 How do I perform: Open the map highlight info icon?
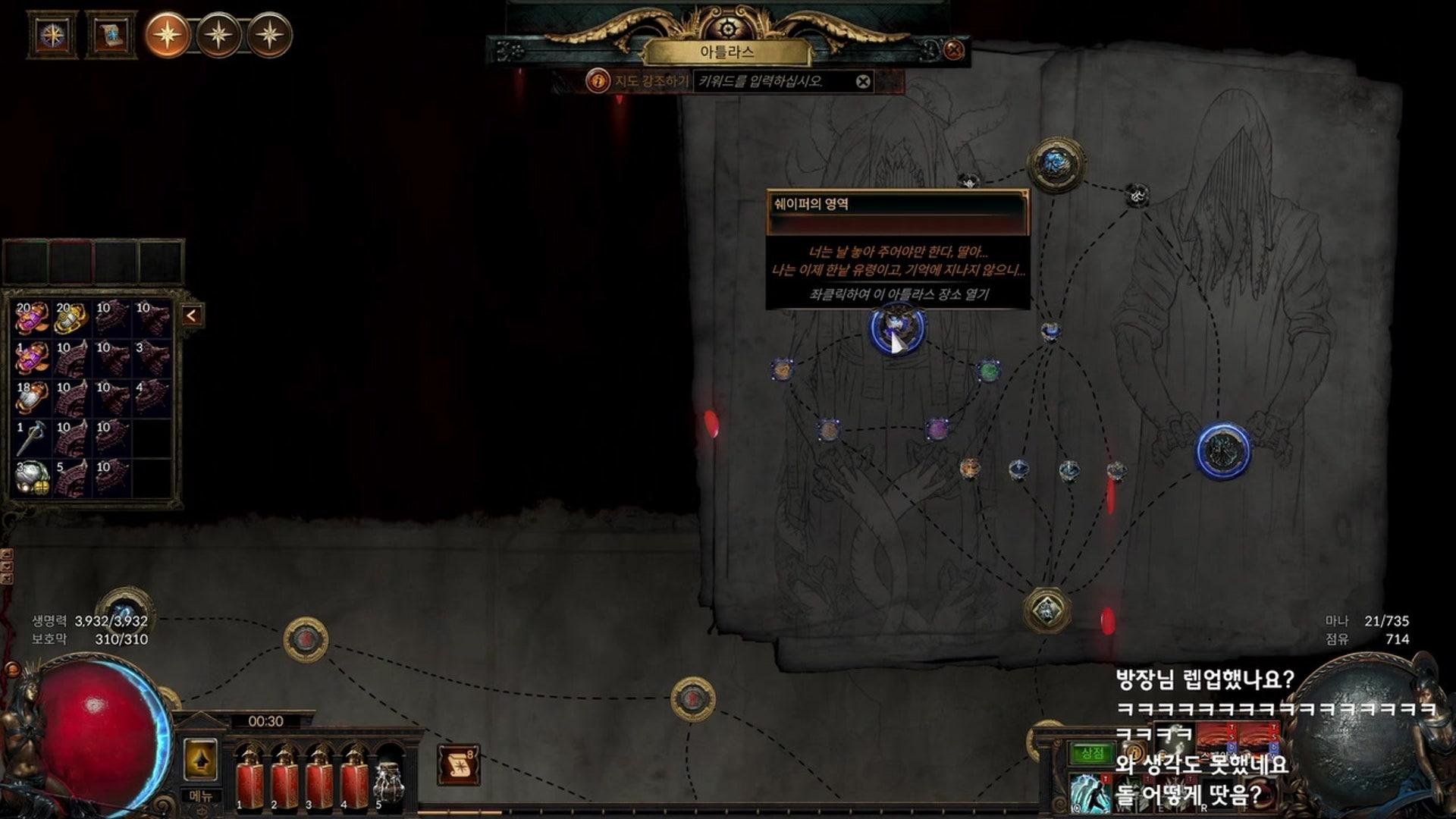(598, 80)
